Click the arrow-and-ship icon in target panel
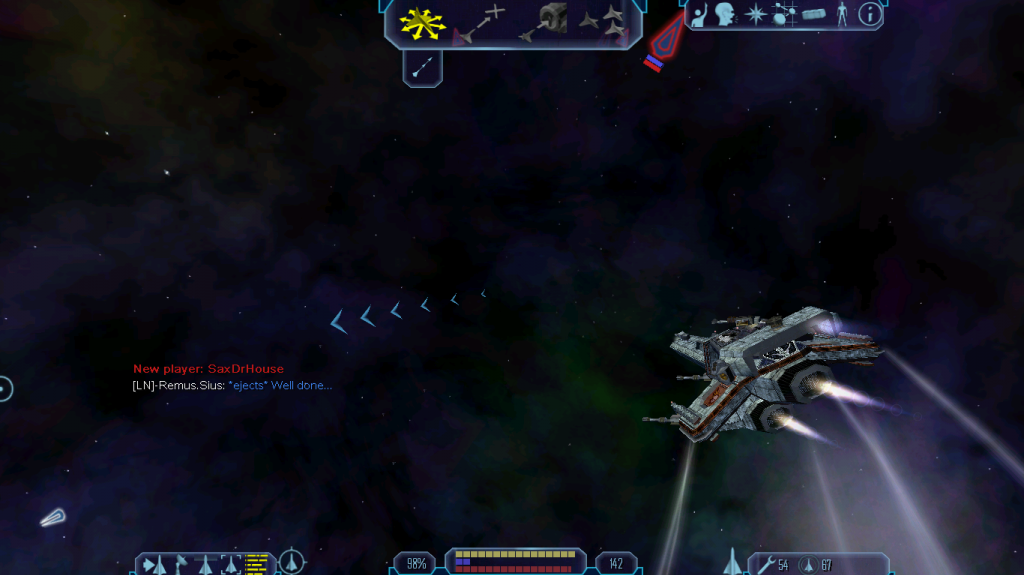This screenshot has width=1024, height=575. 155,565
